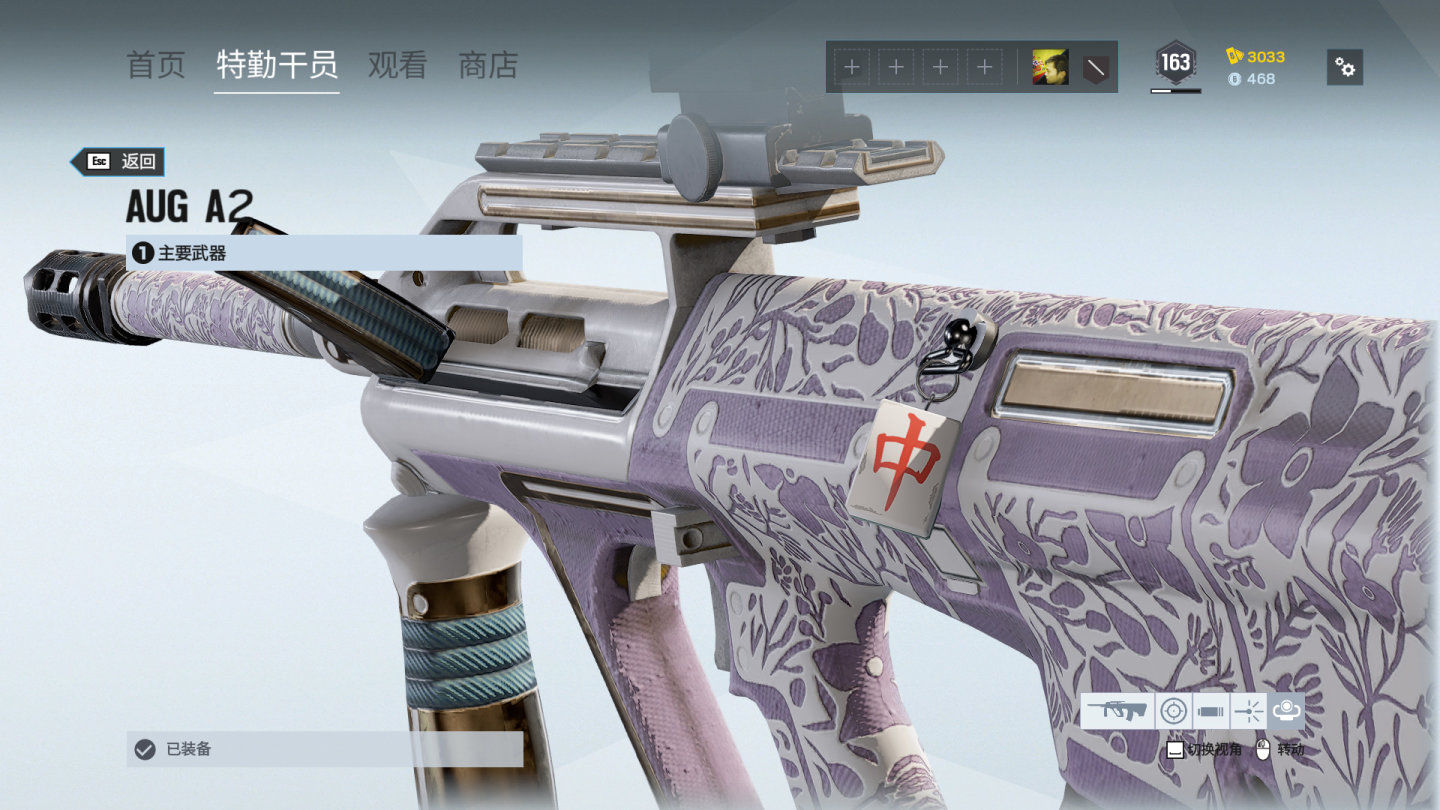Image resolution: width=1440 pixels, height=810 pixels.
Task: Select the laser under-barrel attachment category
Action: pos(1249,711)
